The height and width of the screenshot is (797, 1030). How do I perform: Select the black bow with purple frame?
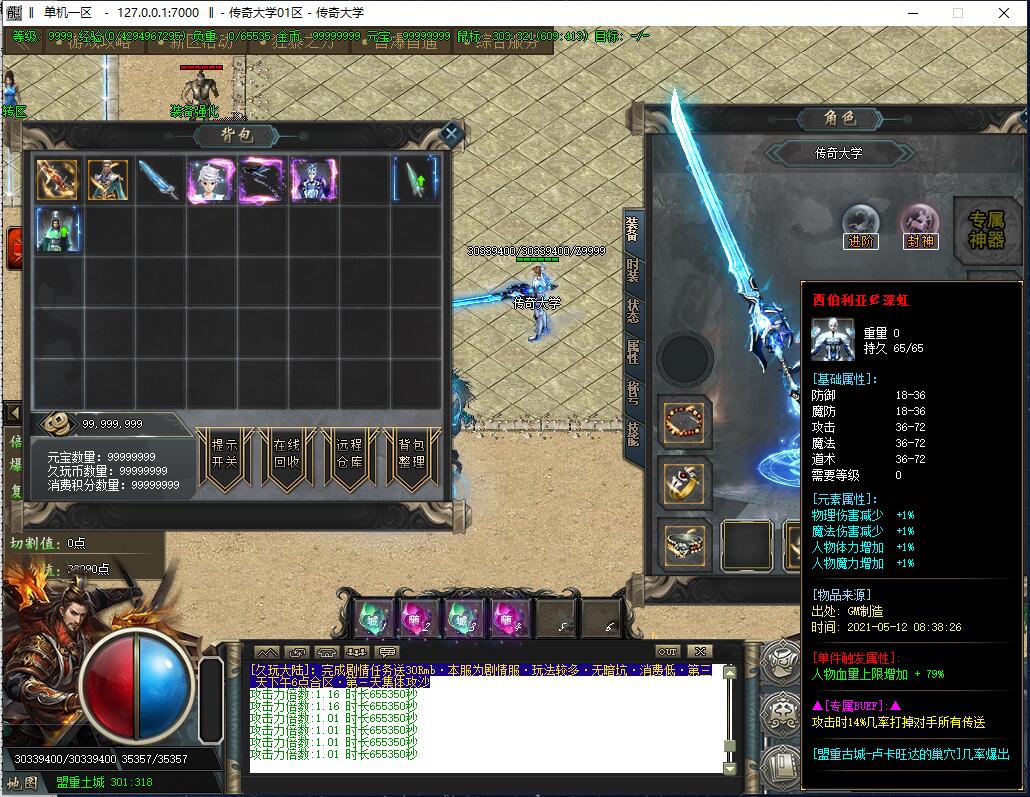[263, 180]
